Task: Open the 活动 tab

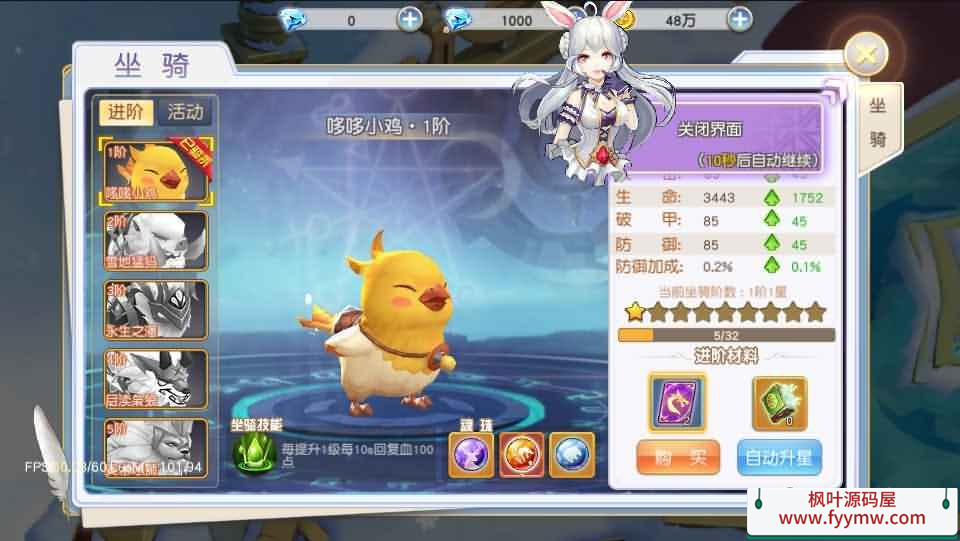Action: [x=185, y=112]
